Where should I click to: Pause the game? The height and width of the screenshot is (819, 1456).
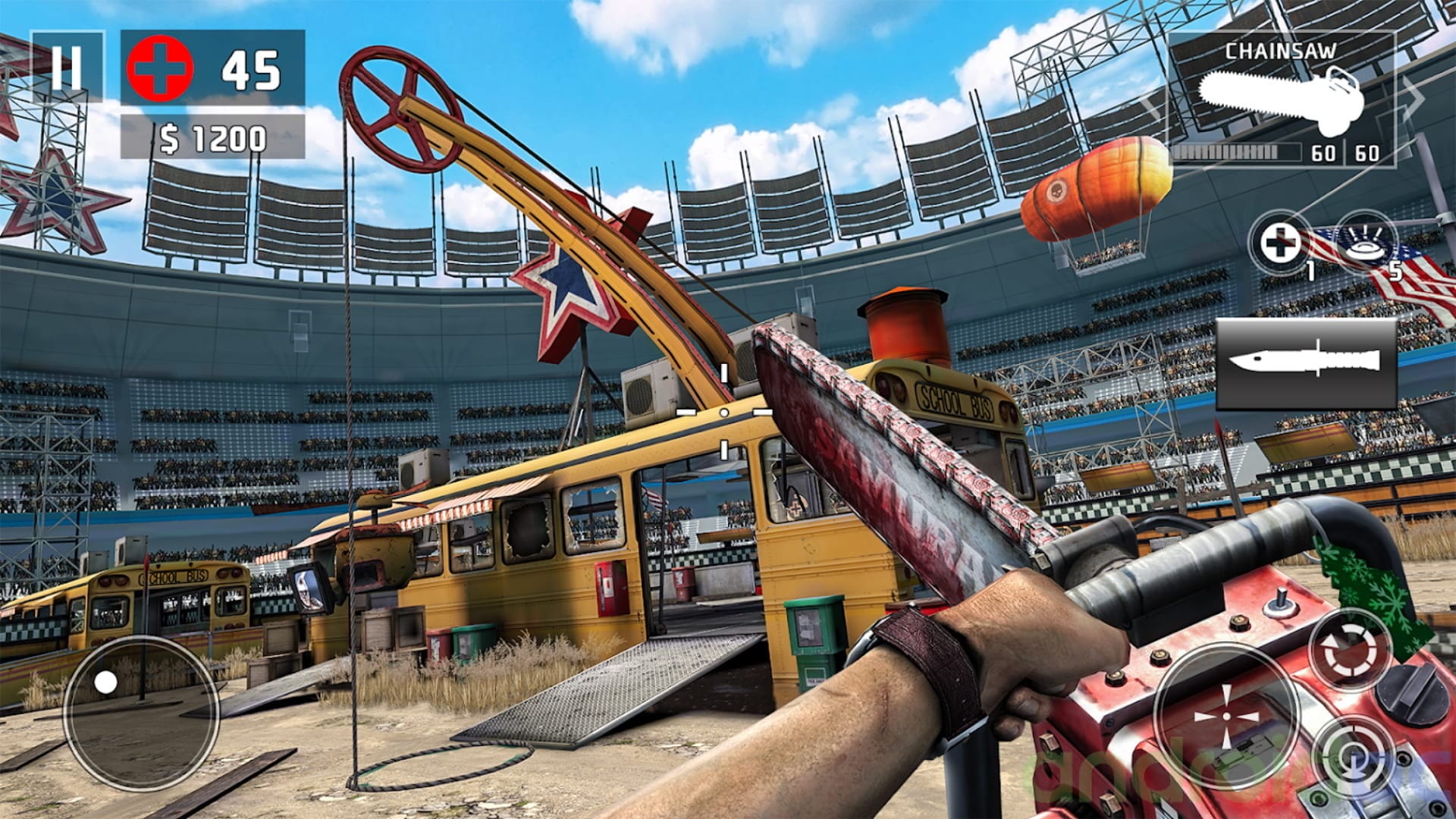pos(67,67)
